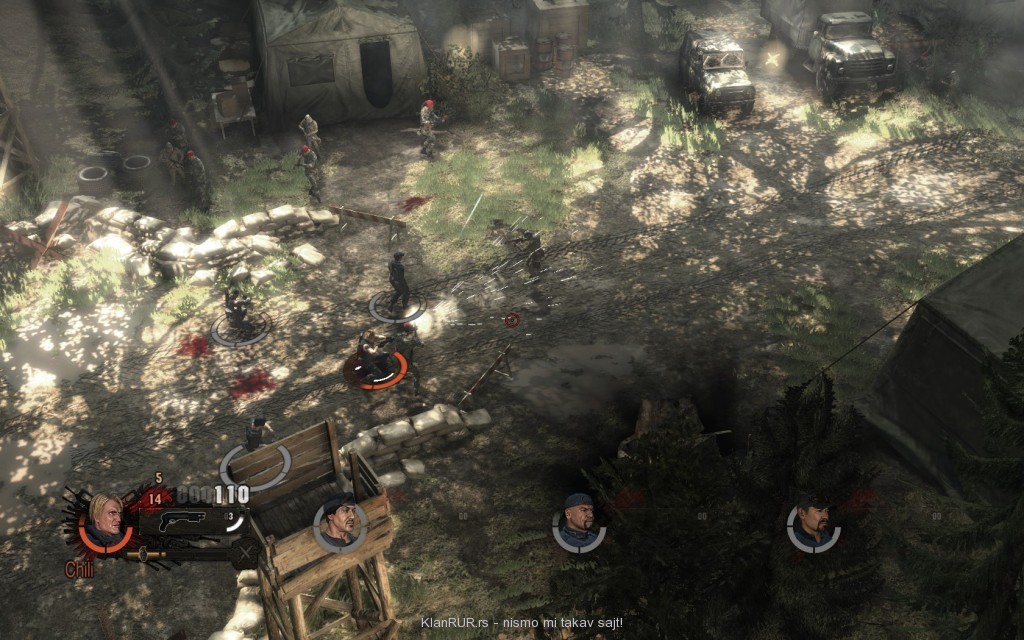Pick the beanie-wearing squadmate portrait
Viewport: 1024px width, 640px height.
578,523
